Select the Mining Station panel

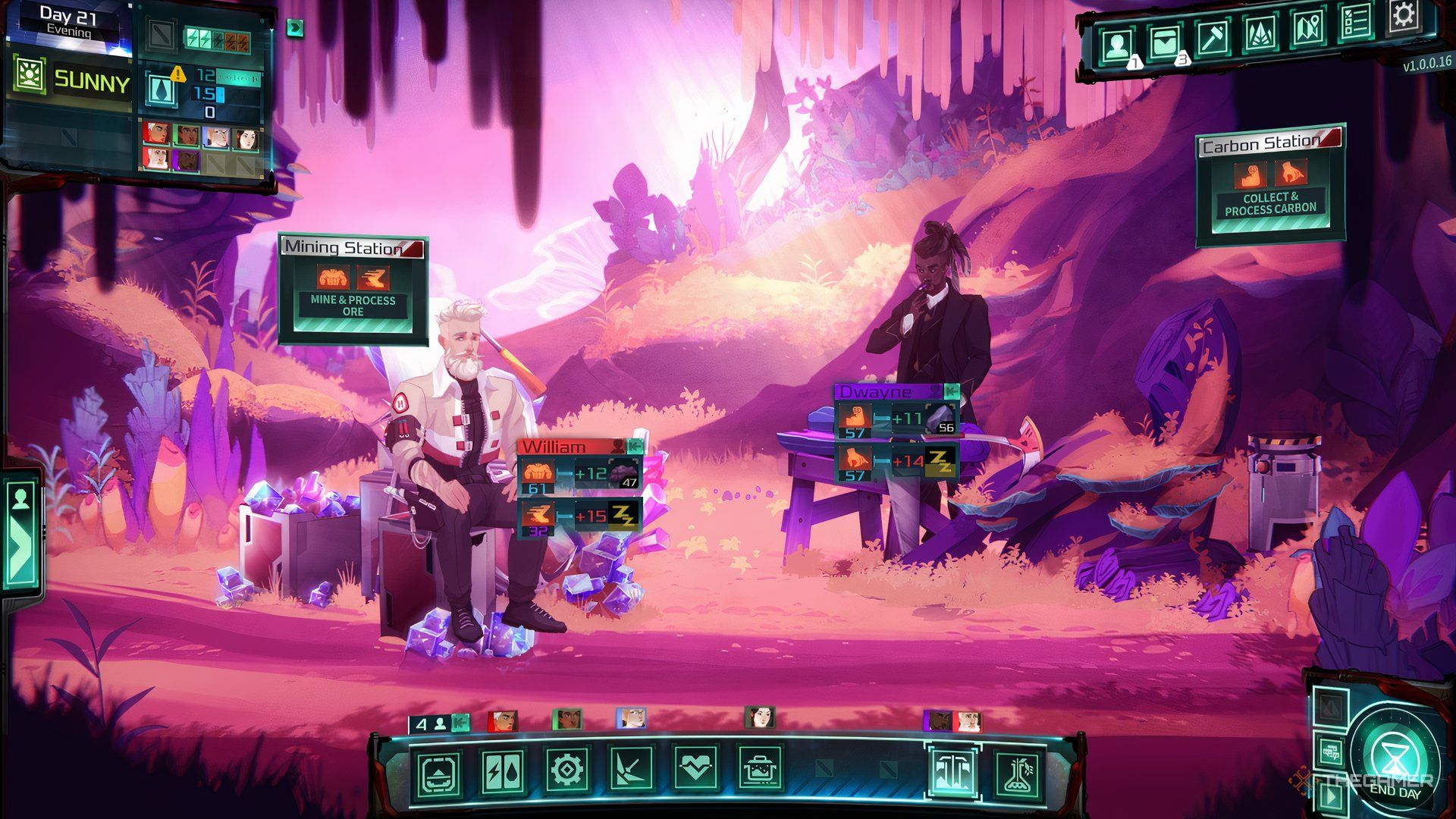pyautogui.click(x=353, y=289)
